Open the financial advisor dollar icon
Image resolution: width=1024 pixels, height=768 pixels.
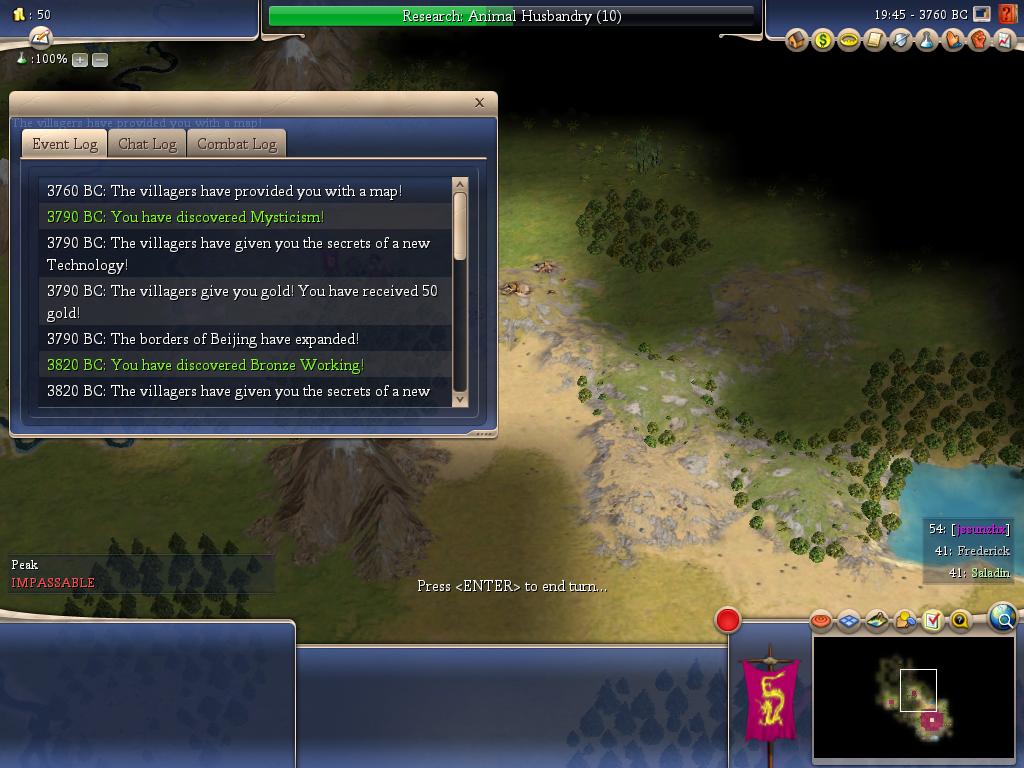(822, 40)
